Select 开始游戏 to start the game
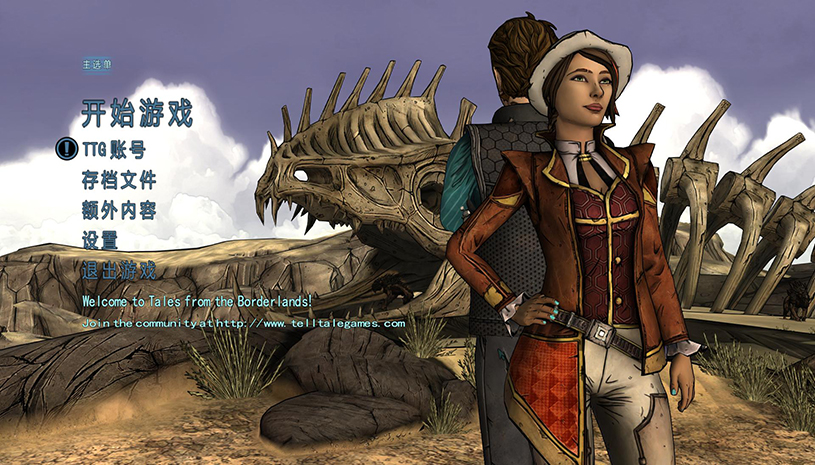This screenshot has width=815, height=465. coord(136,112)
